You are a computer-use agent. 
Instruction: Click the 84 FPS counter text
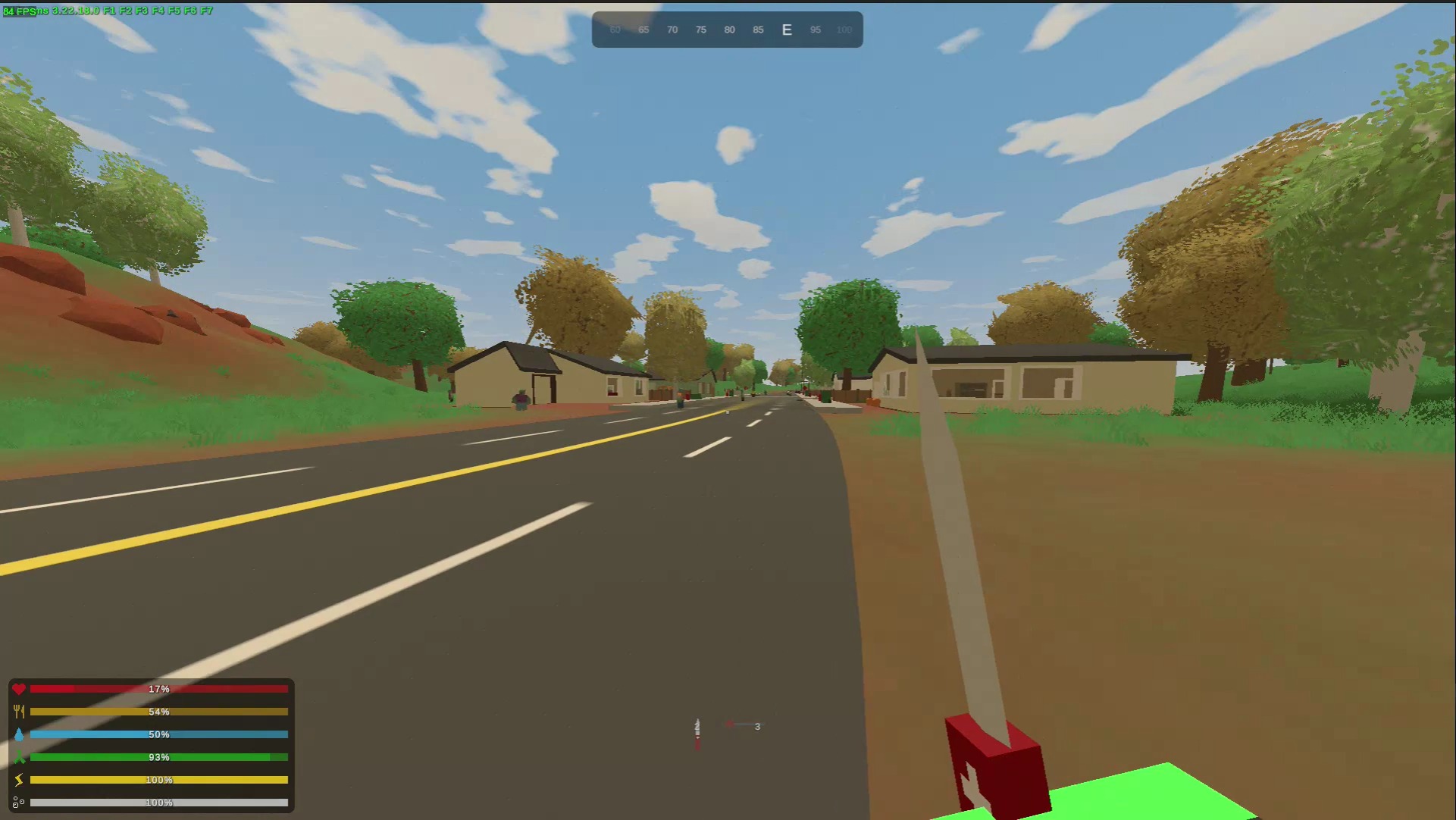click(x=19, y=12)
